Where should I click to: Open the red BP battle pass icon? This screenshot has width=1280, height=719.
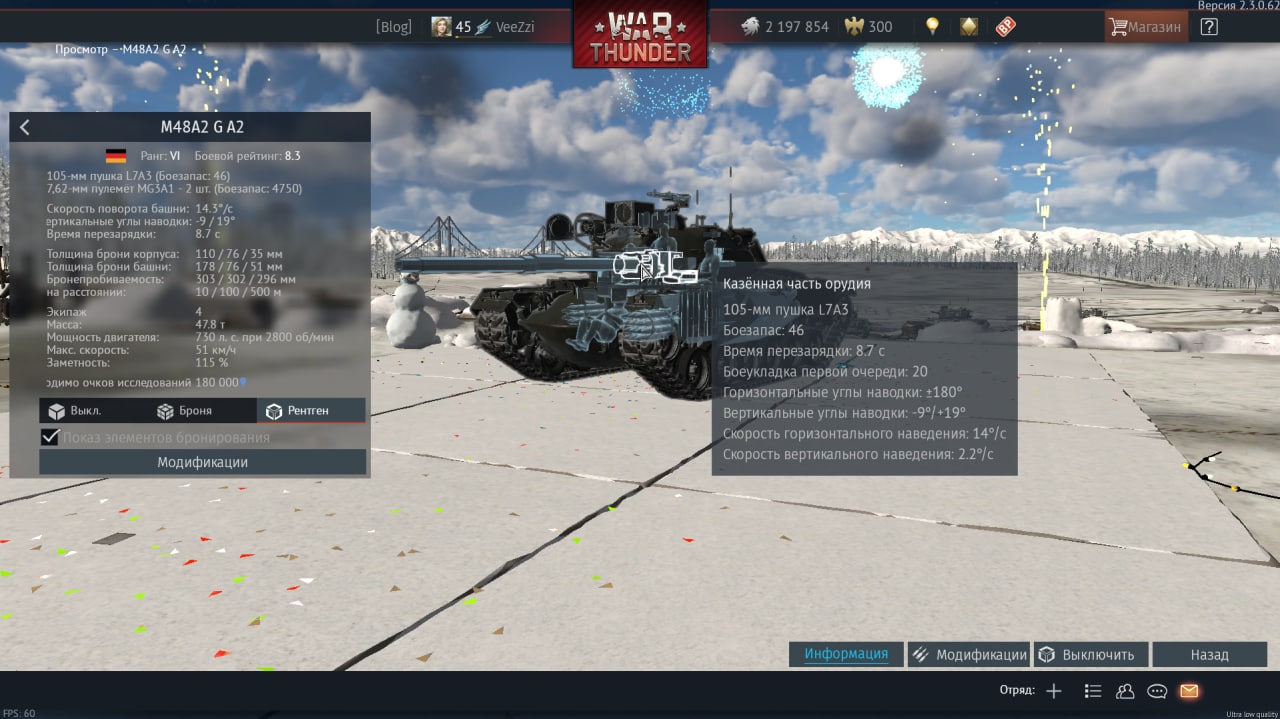point(1004,27)
